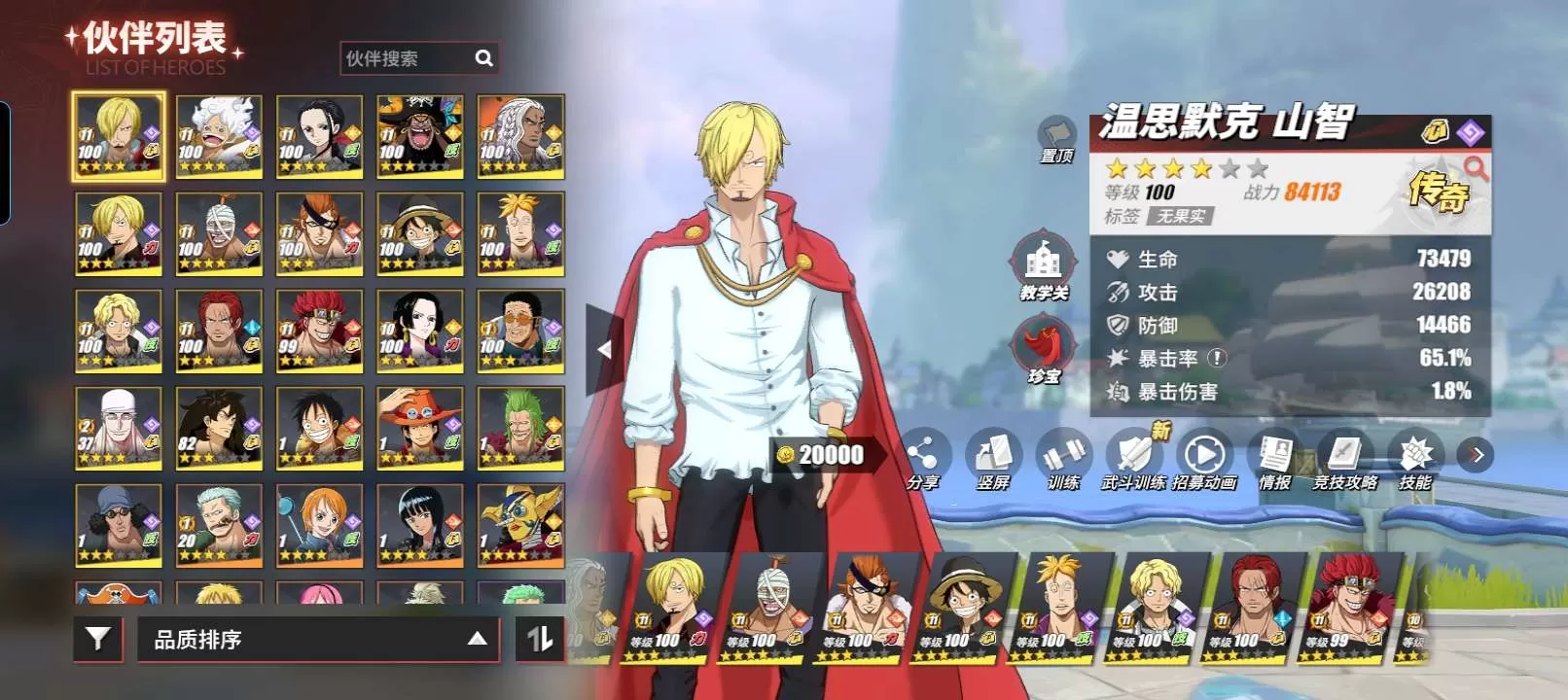This screenshot has width=1568, height=700.
Task: Play the 招募动画 recruit animation
Action: click(1204, 458)
